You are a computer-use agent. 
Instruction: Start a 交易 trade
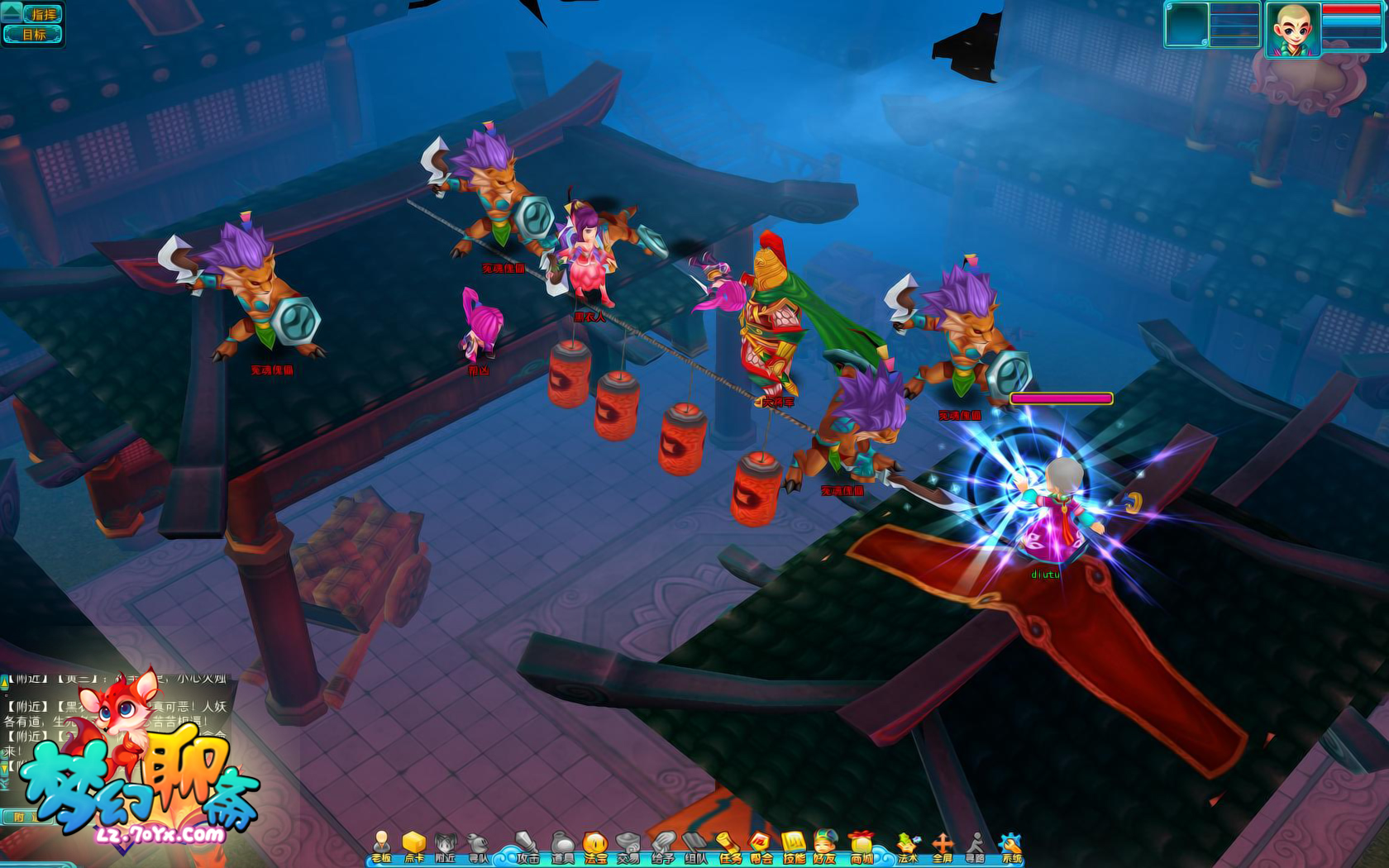coord(628,847)
